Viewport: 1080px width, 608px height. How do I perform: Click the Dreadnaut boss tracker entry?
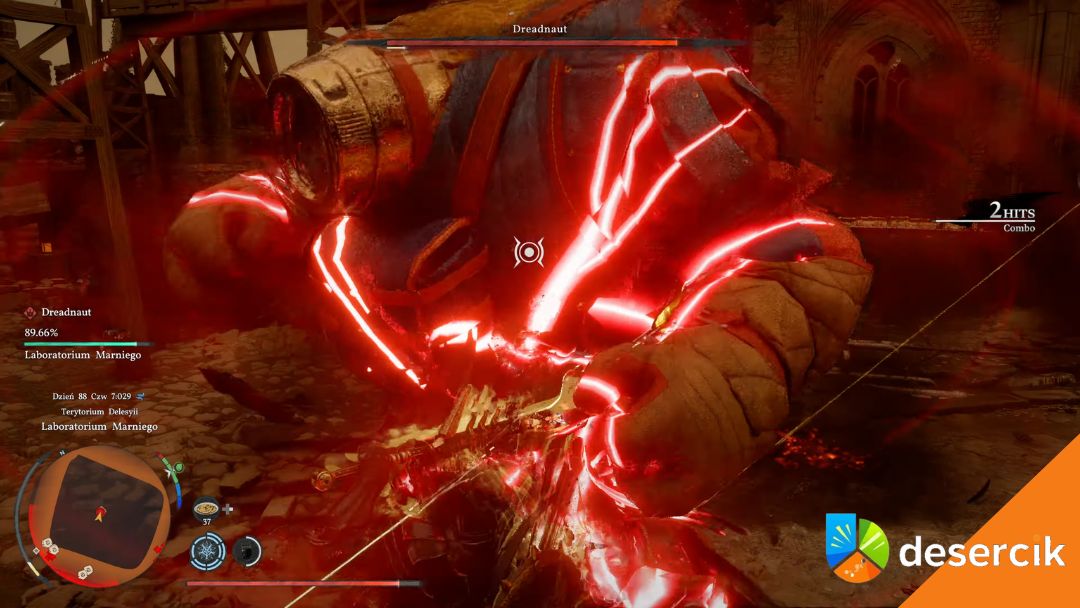click(x=66, y=312)
